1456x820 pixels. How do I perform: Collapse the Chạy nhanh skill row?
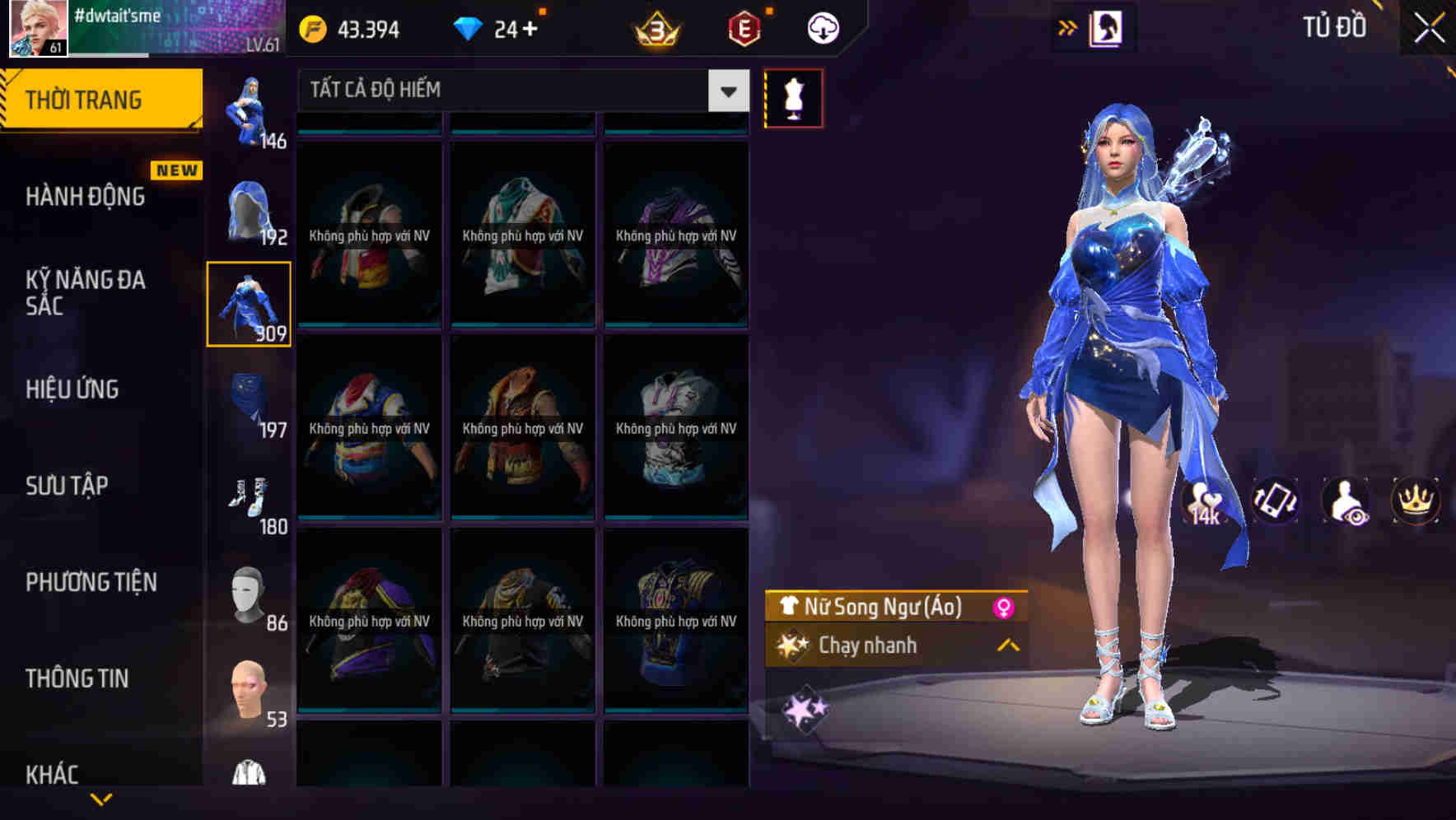pyautogui.click(x=1004, y=646)
